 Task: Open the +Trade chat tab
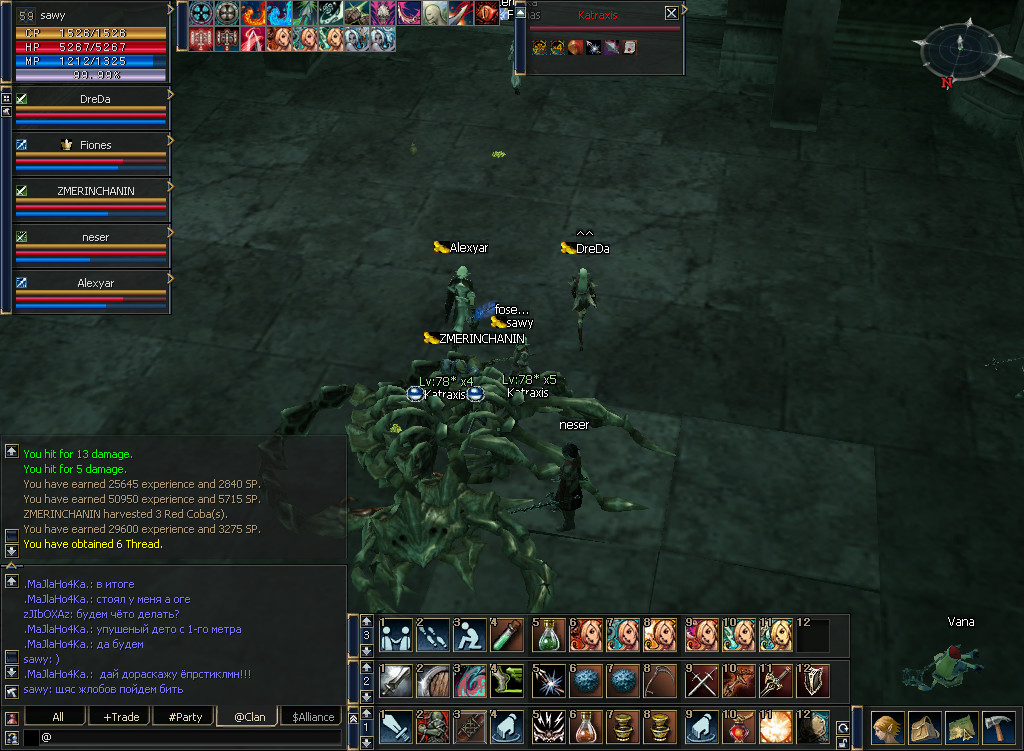click(x=121, y=717)
